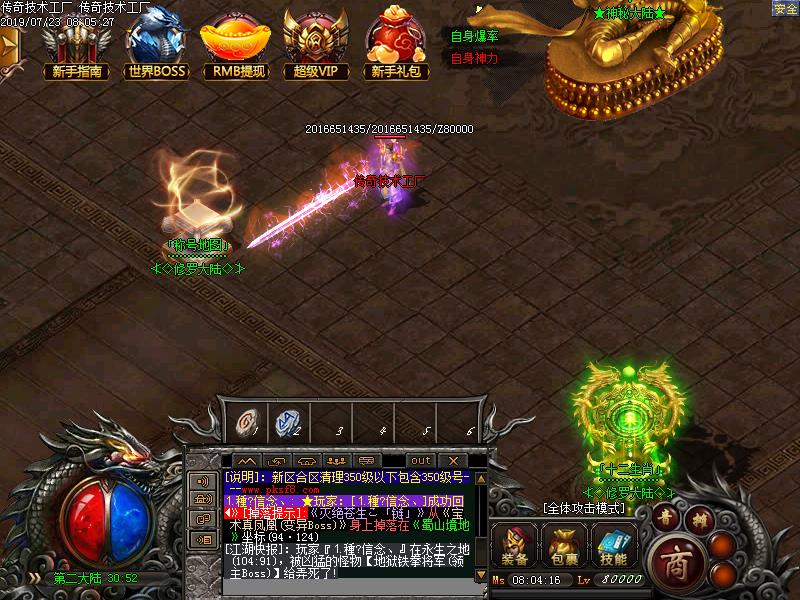Viewport: 800px width, 600px height.
Task: Click the 音 sound button
Action: tap(667, 516)
